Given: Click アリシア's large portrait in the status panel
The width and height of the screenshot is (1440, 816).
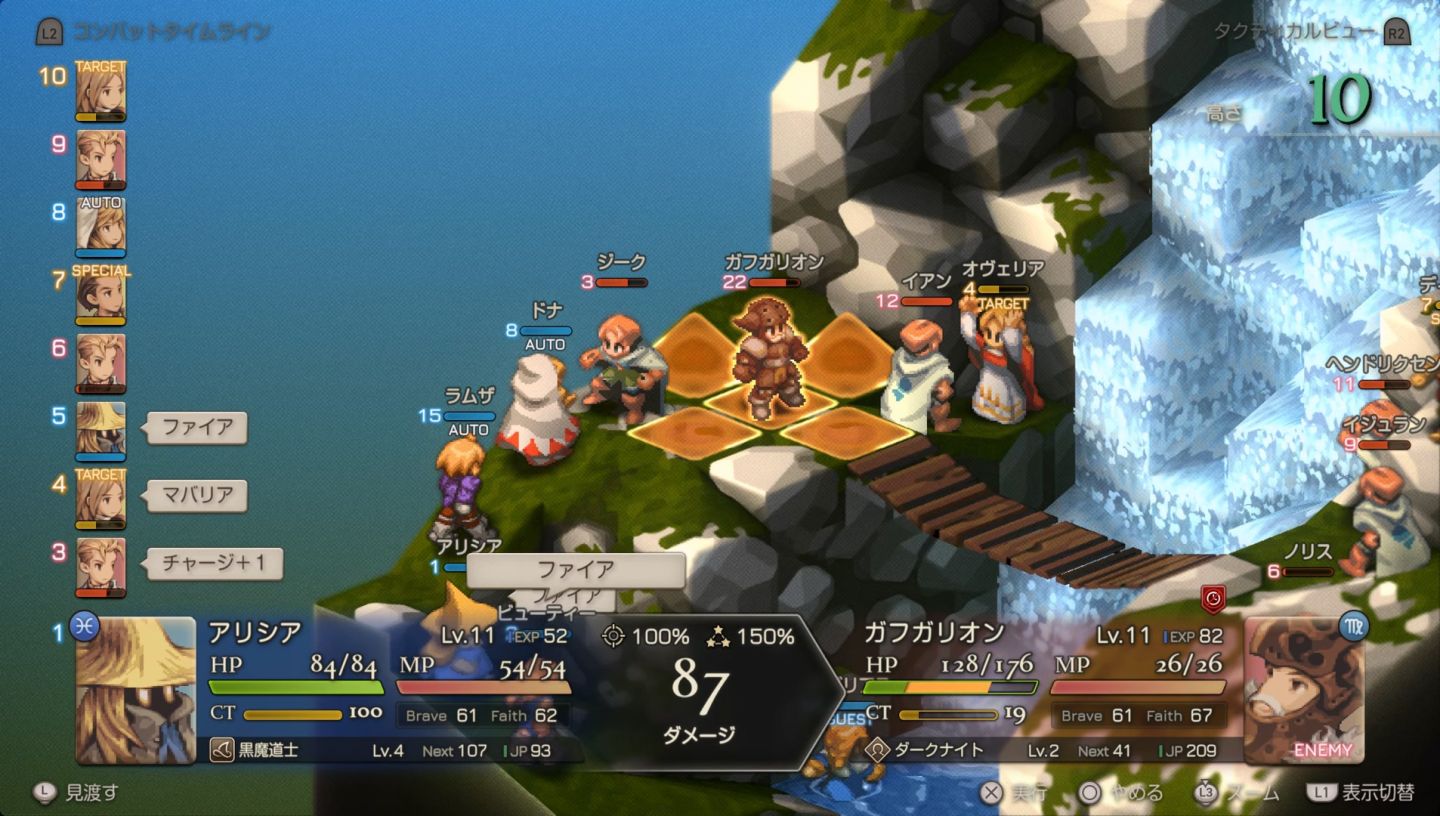Looking at the screenshot, I should pos(136,690).
